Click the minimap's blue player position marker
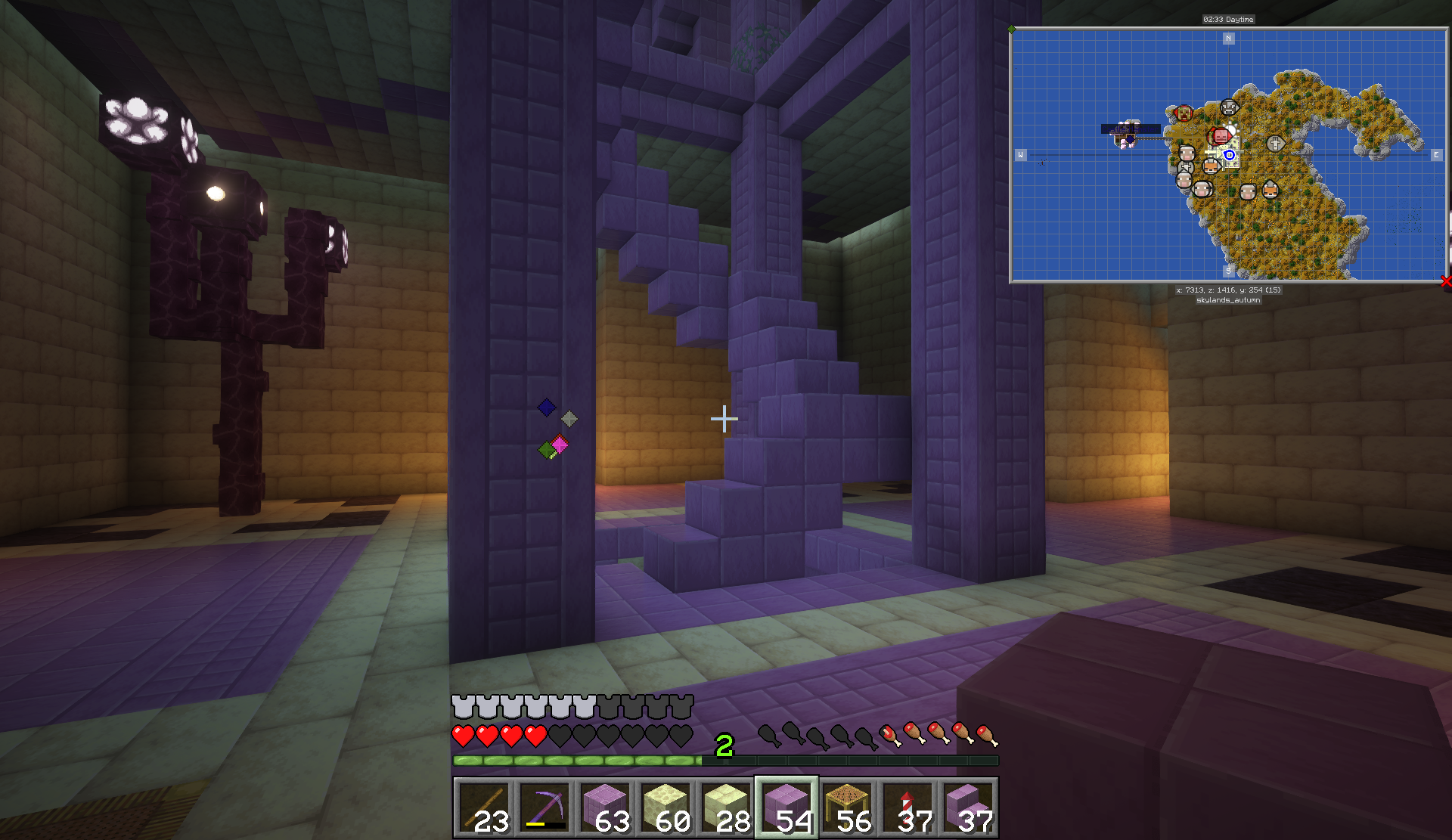Screen dimensions: 1452x840 pos(1230,155)
